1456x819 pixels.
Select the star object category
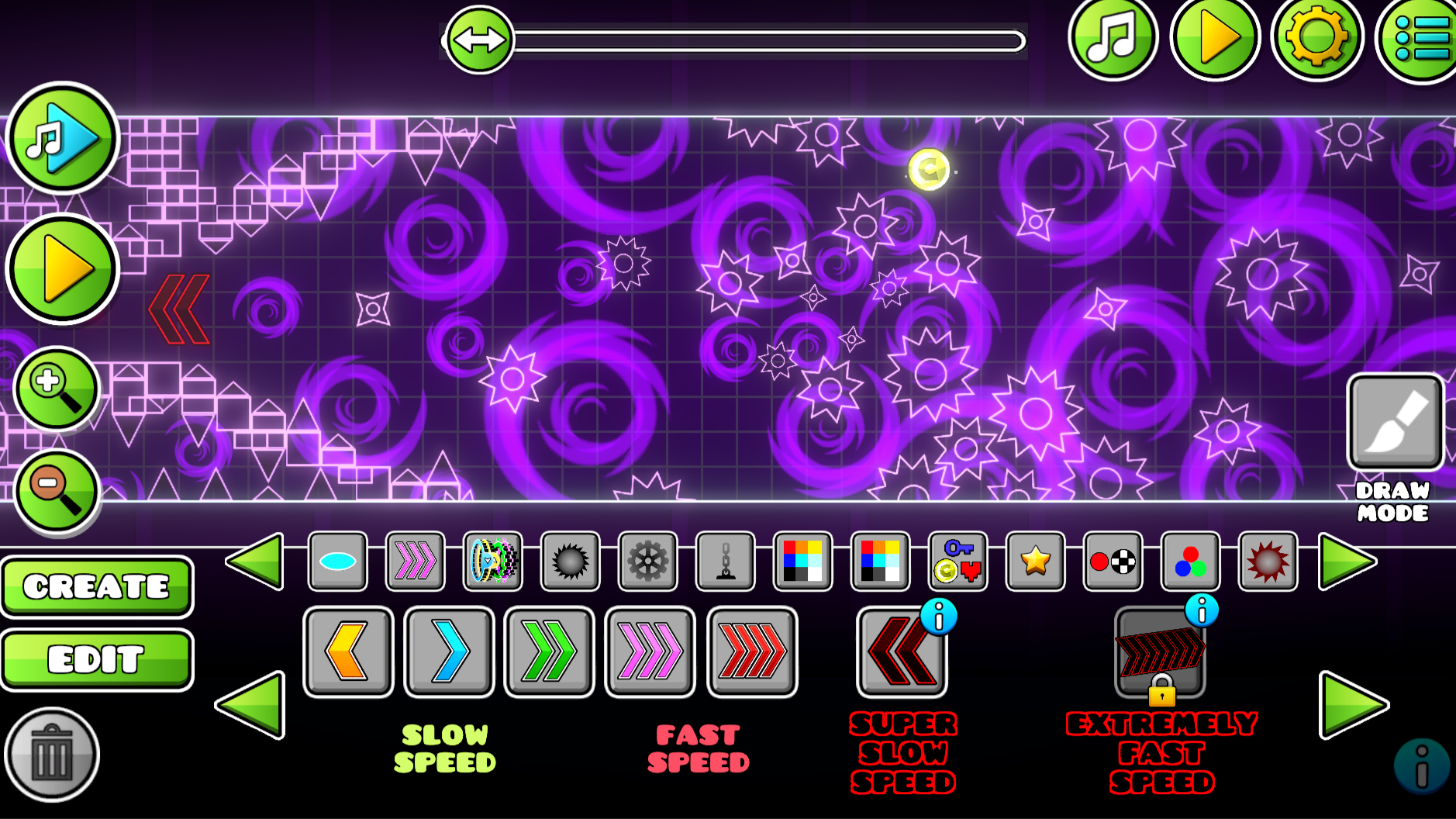1036,562
